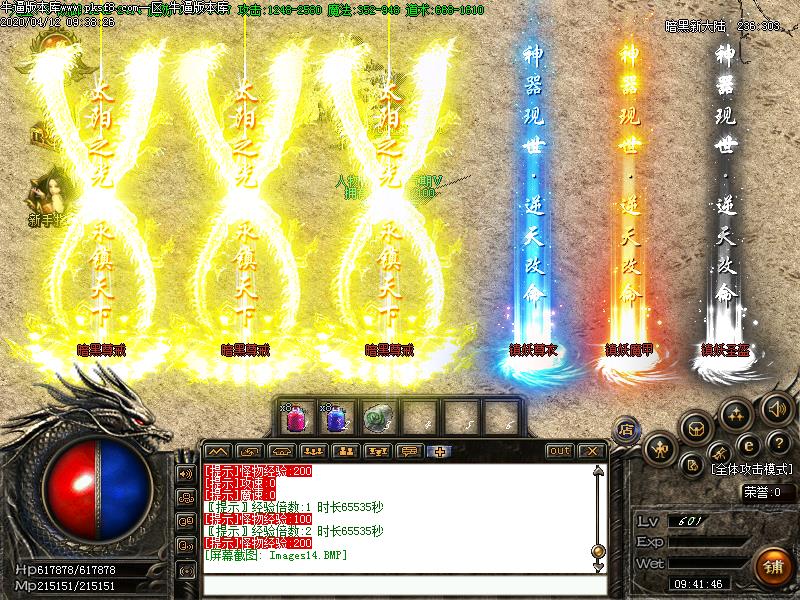Open the 新手指引 newbie guide portrait icon
Viewport: 800px width, 600px height.
point(45,195)
